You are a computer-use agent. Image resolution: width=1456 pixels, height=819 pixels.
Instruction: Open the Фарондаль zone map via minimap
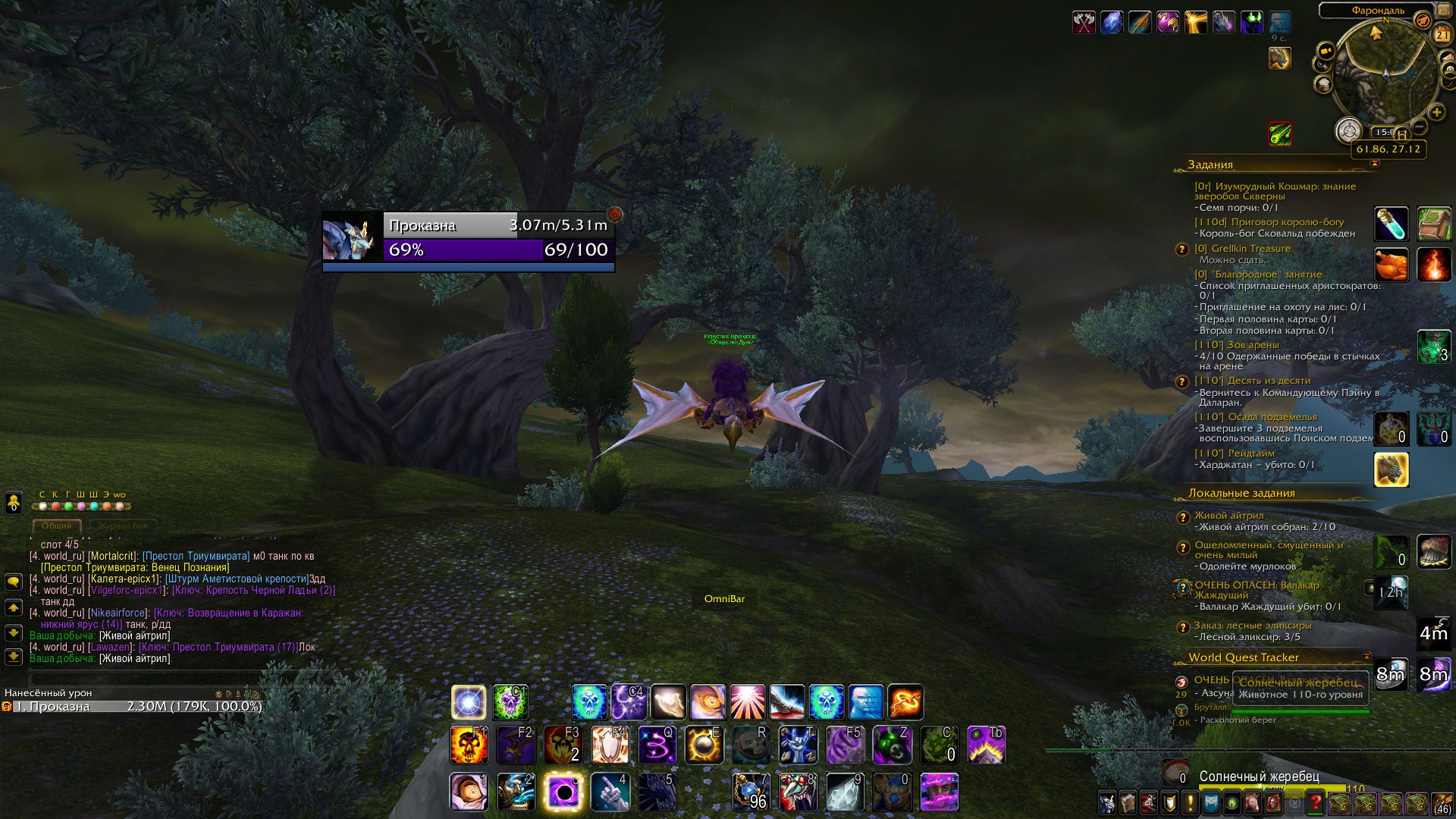[x=1377, y=11]
